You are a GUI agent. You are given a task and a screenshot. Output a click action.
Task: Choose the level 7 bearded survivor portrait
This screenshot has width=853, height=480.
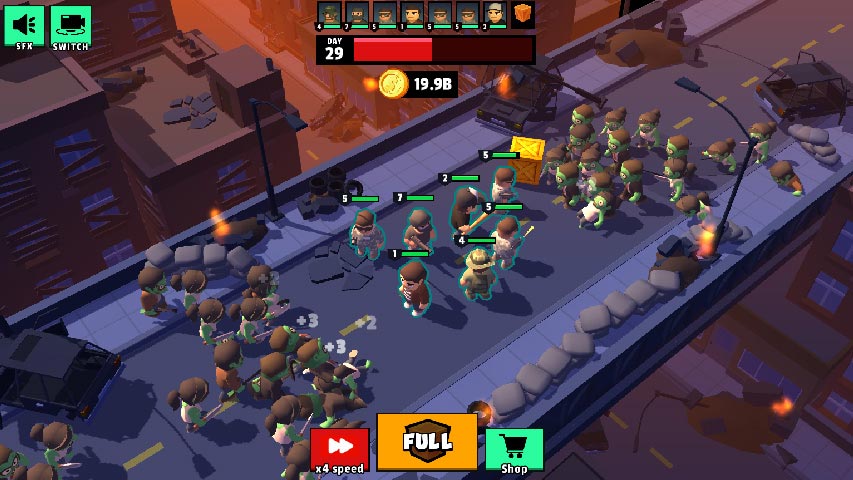(357, 14)
